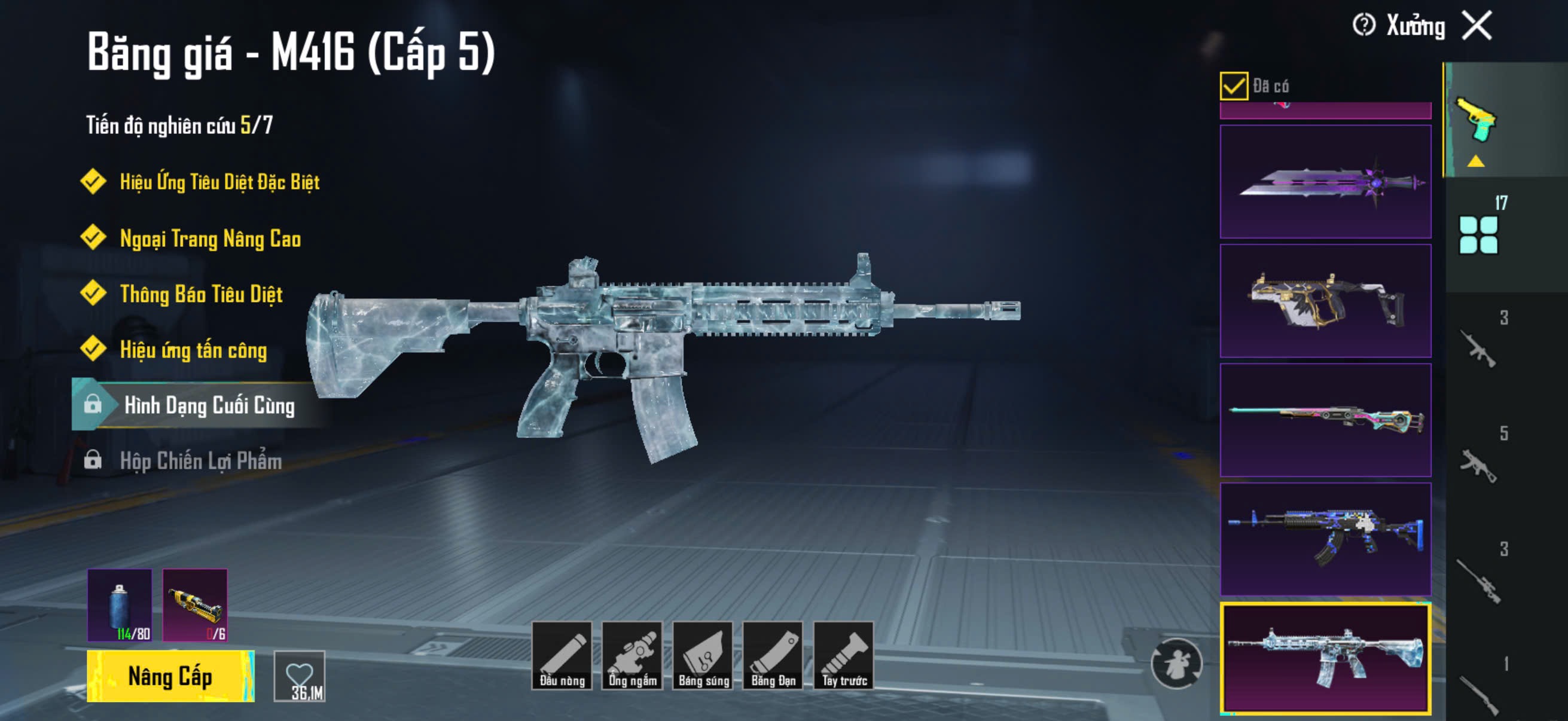Close the weapon workshop screen
The image size is (1568, 721).
point(1477,26)
